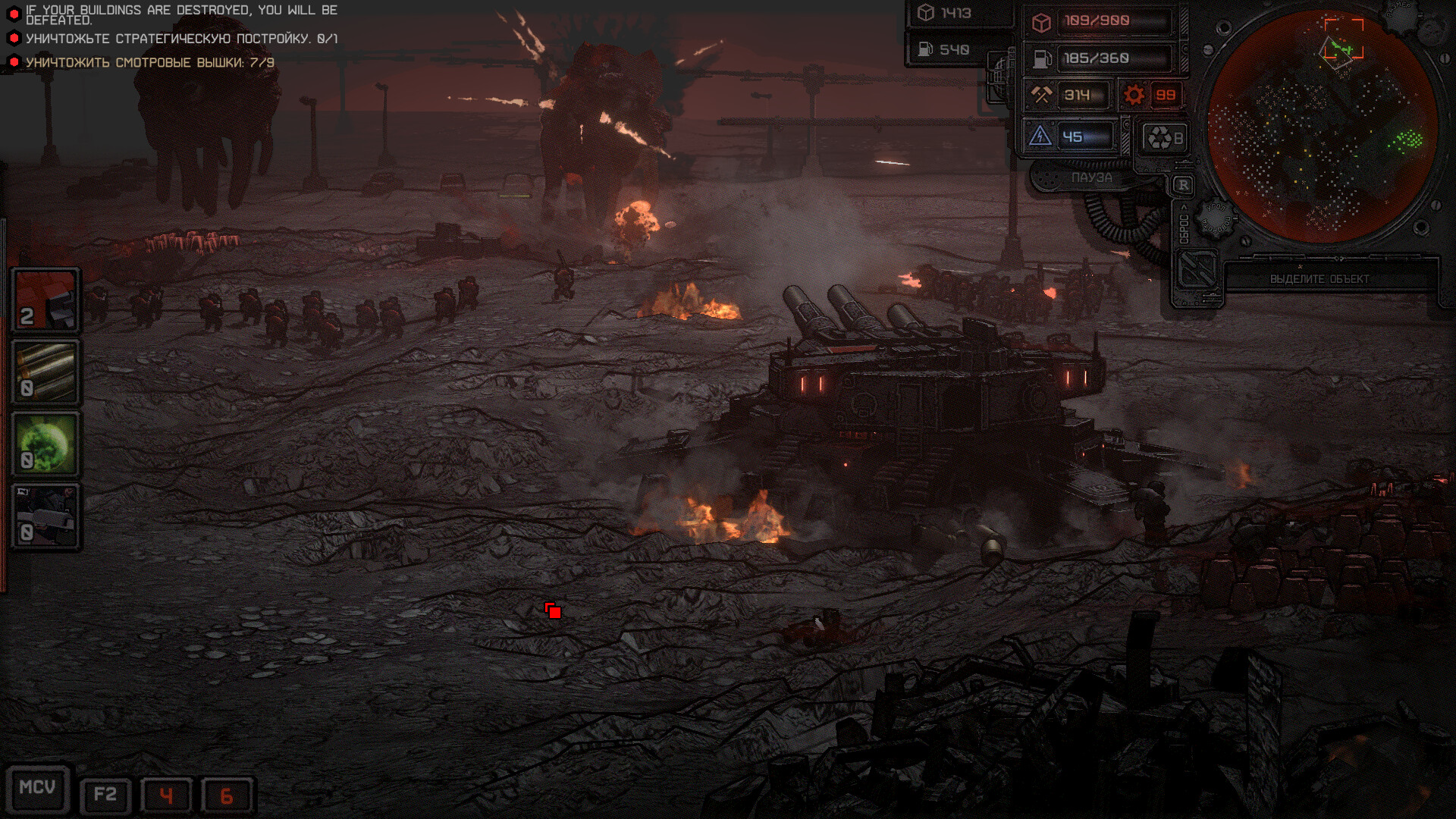Select the bullet ammo ability card

(x=45, y=371)
